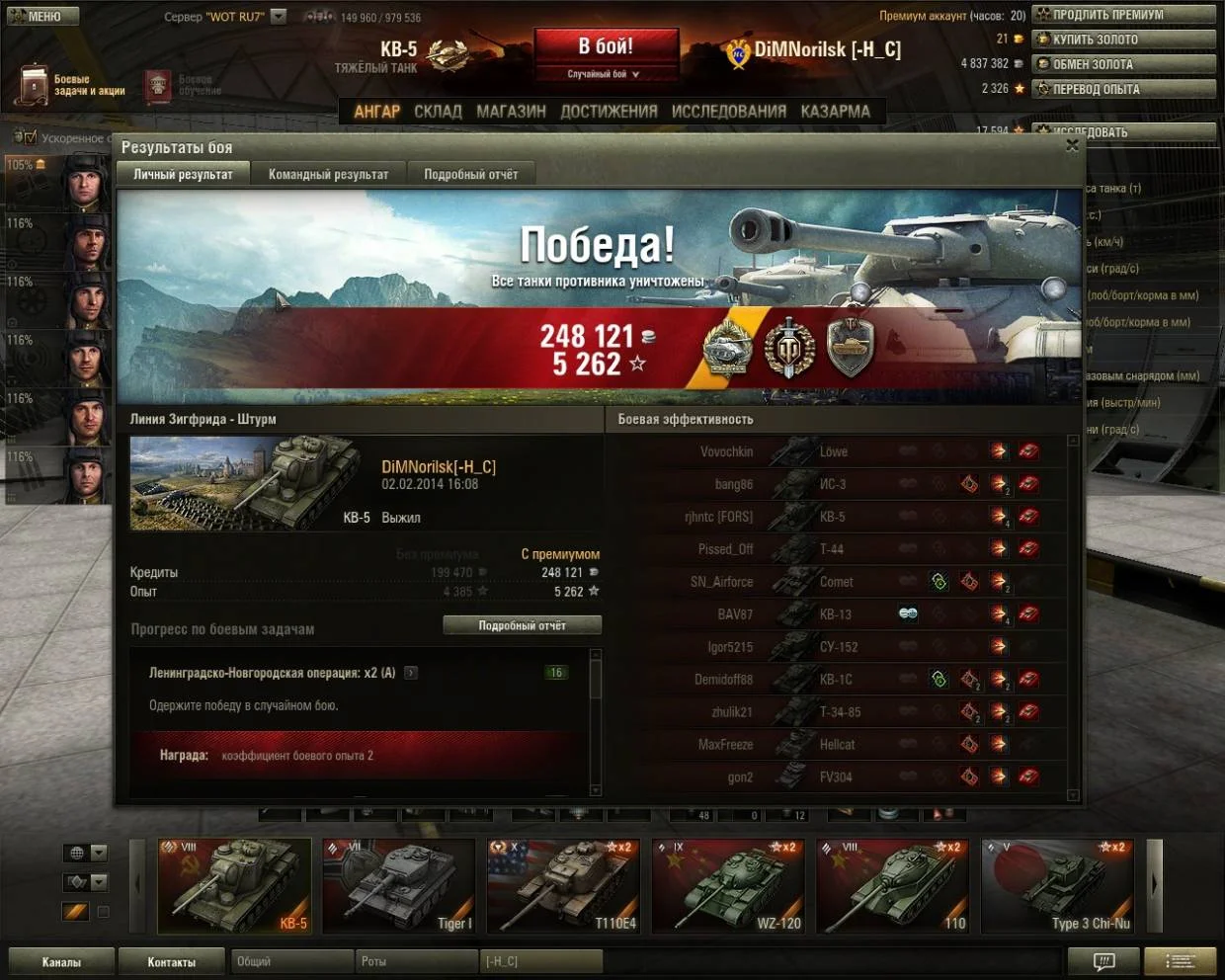Screen dimensions: 1225x980
Task: Show the ДОСТИЖЕНИЯ page
Action: click(609, 112)
